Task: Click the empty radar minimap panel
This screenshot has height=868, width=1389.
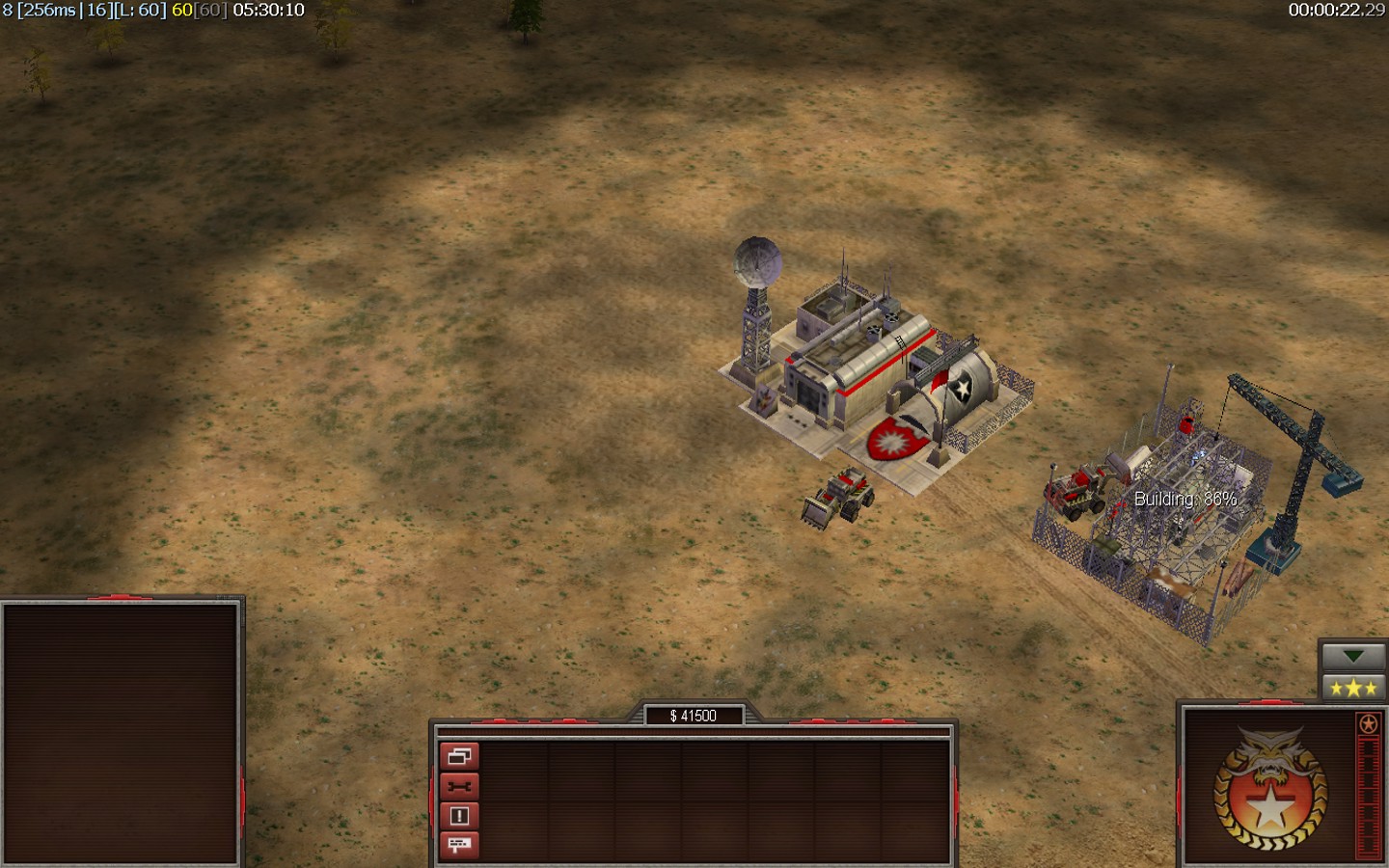Action: 121,733
